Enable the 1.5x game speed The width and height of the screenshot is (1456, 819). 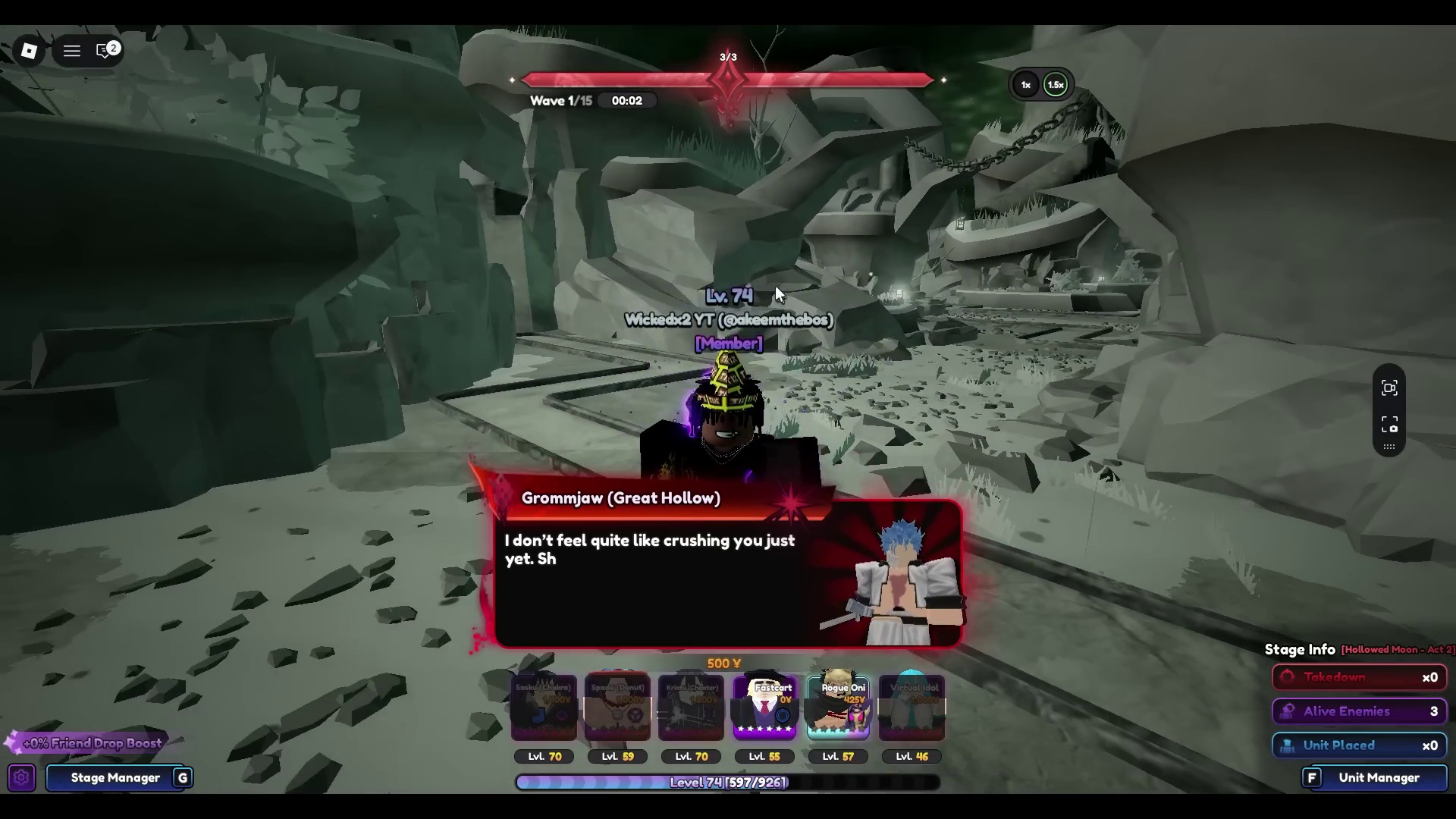pos(1056,84)
